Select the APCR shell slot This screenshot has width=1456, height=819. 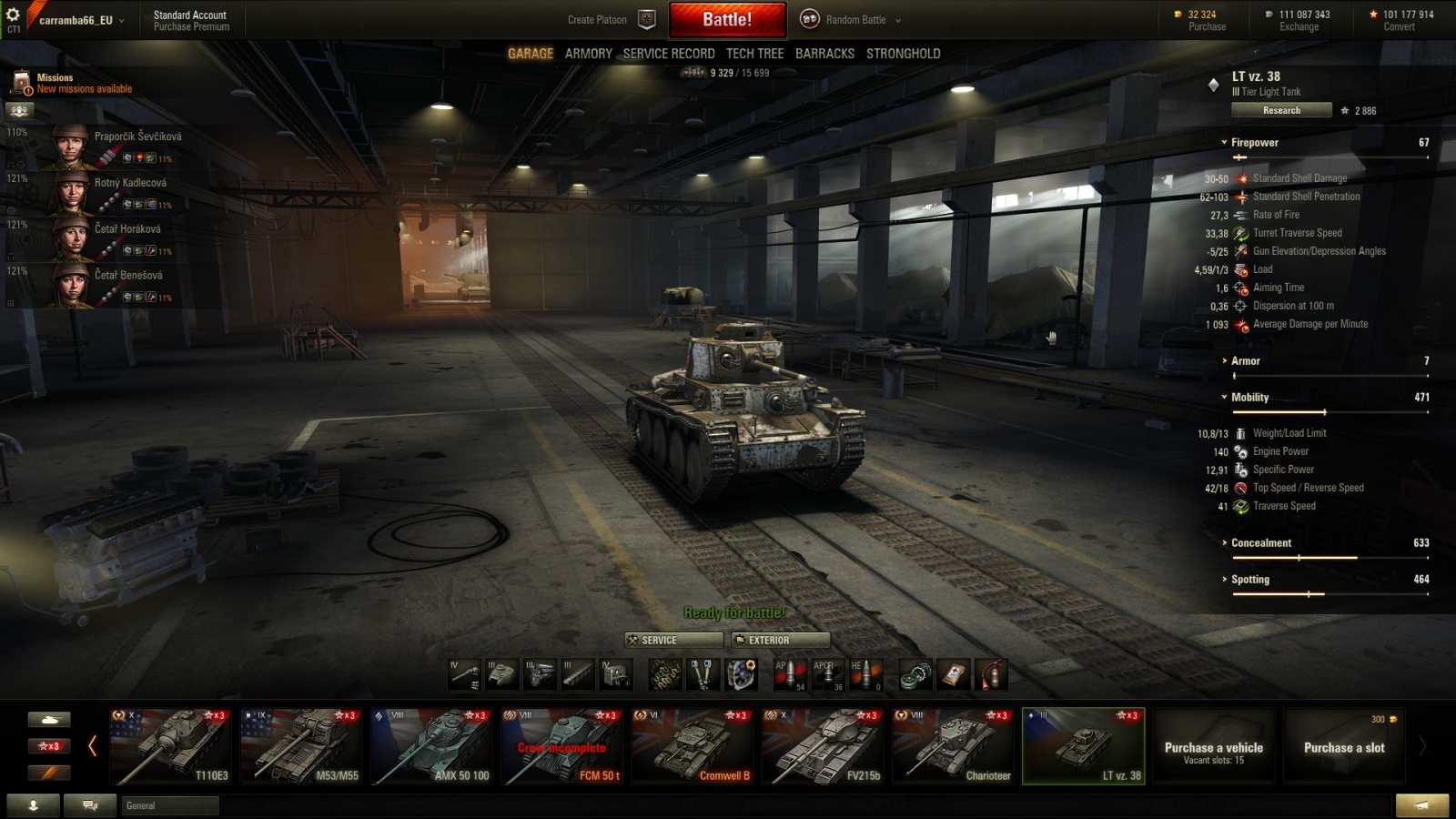(x=829, y=674)
